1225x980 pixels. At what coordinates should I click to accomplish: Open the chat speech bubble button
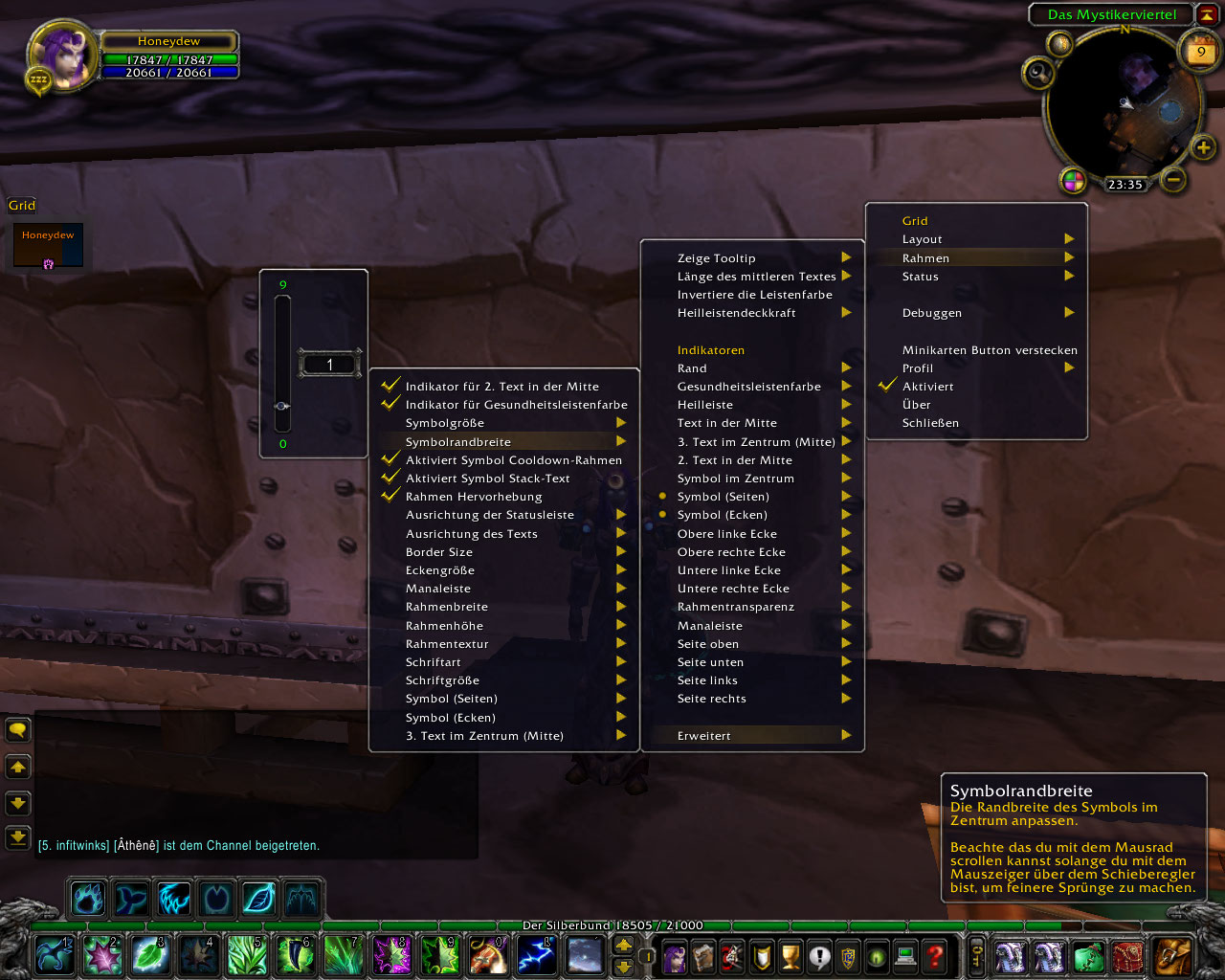pyautogui.click(x=18, y=731)
